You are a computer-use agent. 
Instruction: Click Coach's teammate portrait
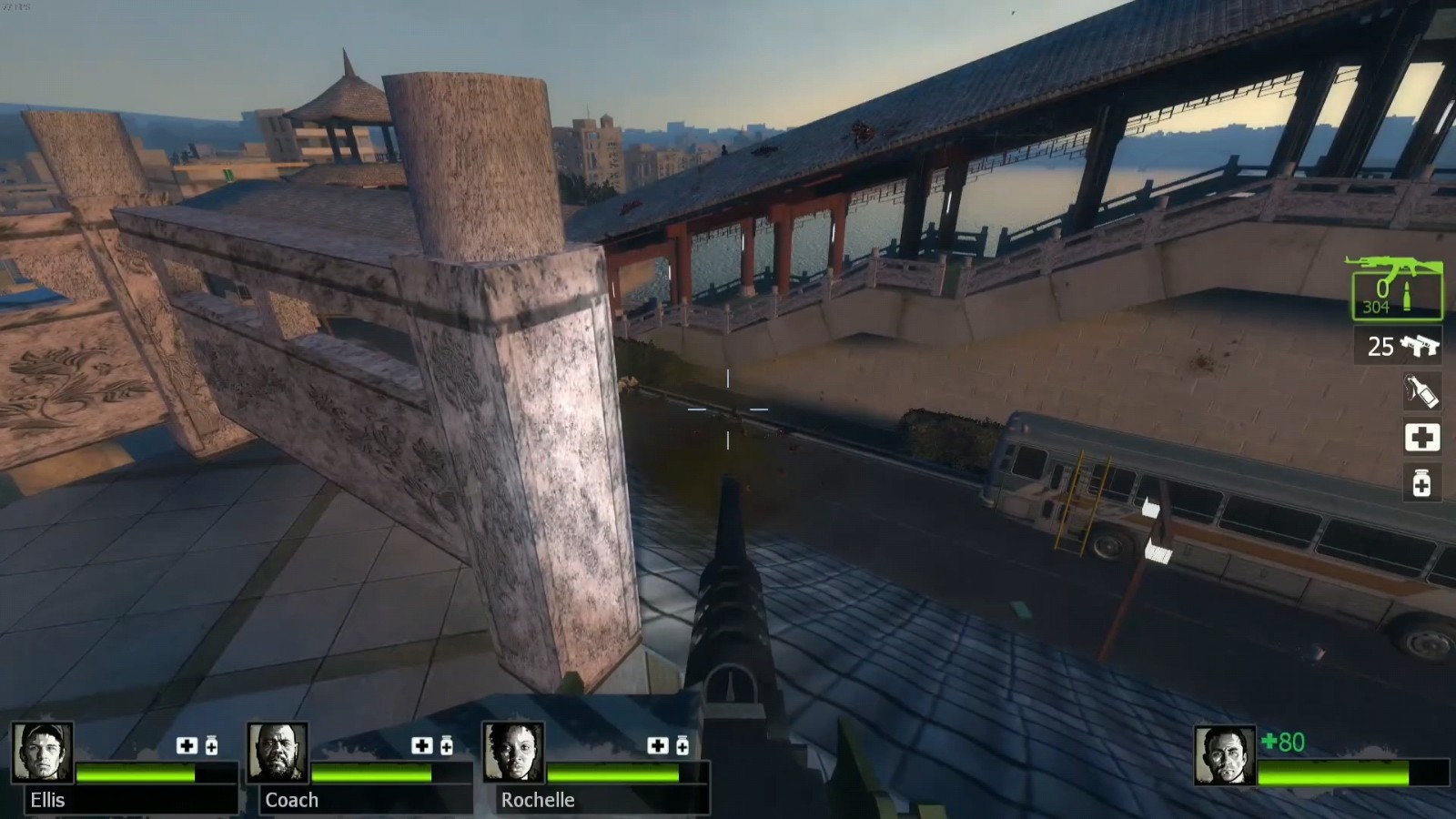click(278, 753)
